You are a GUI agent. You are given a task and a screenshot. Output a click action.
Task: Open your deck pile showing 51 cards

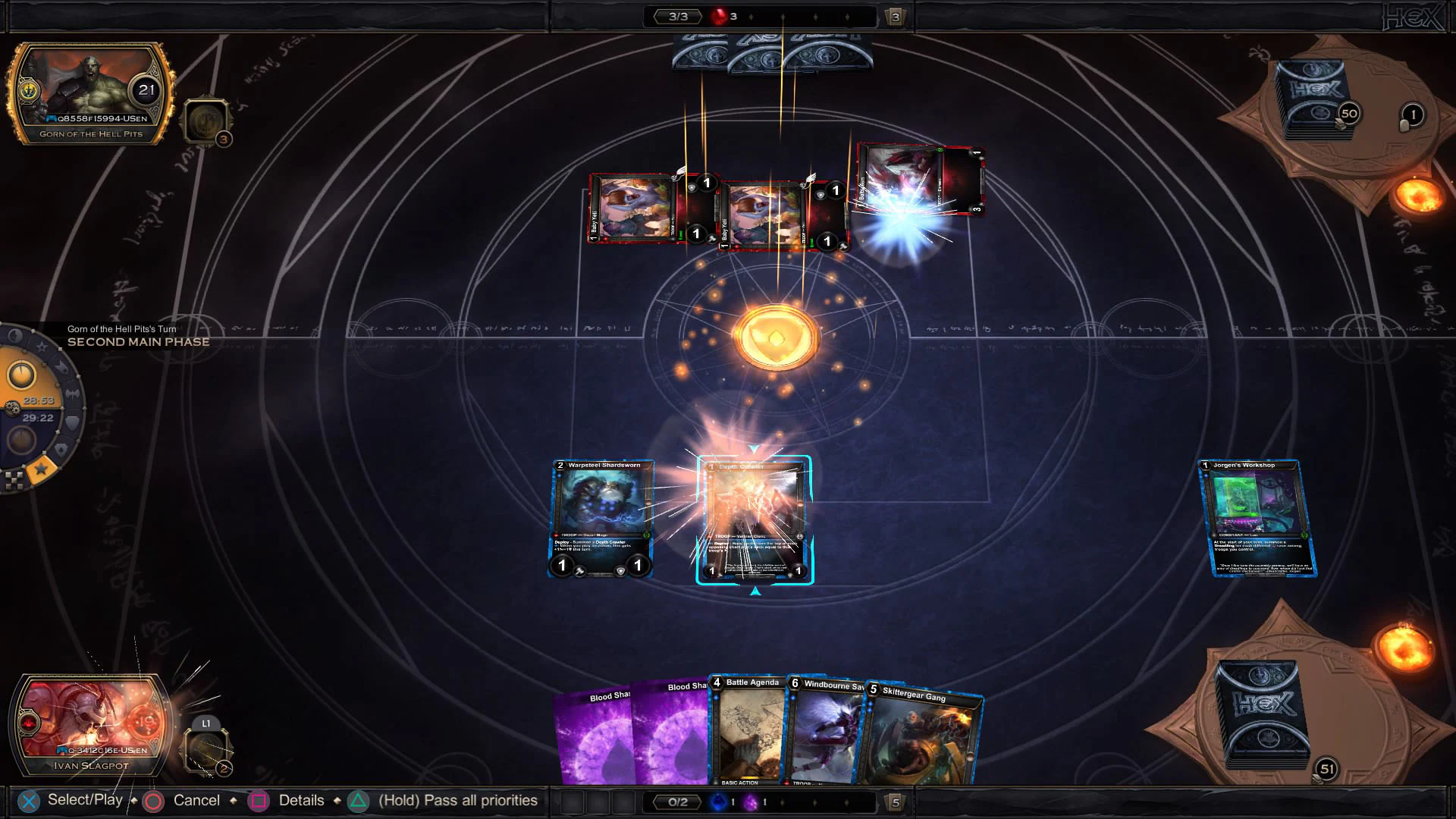point(1263,713)
